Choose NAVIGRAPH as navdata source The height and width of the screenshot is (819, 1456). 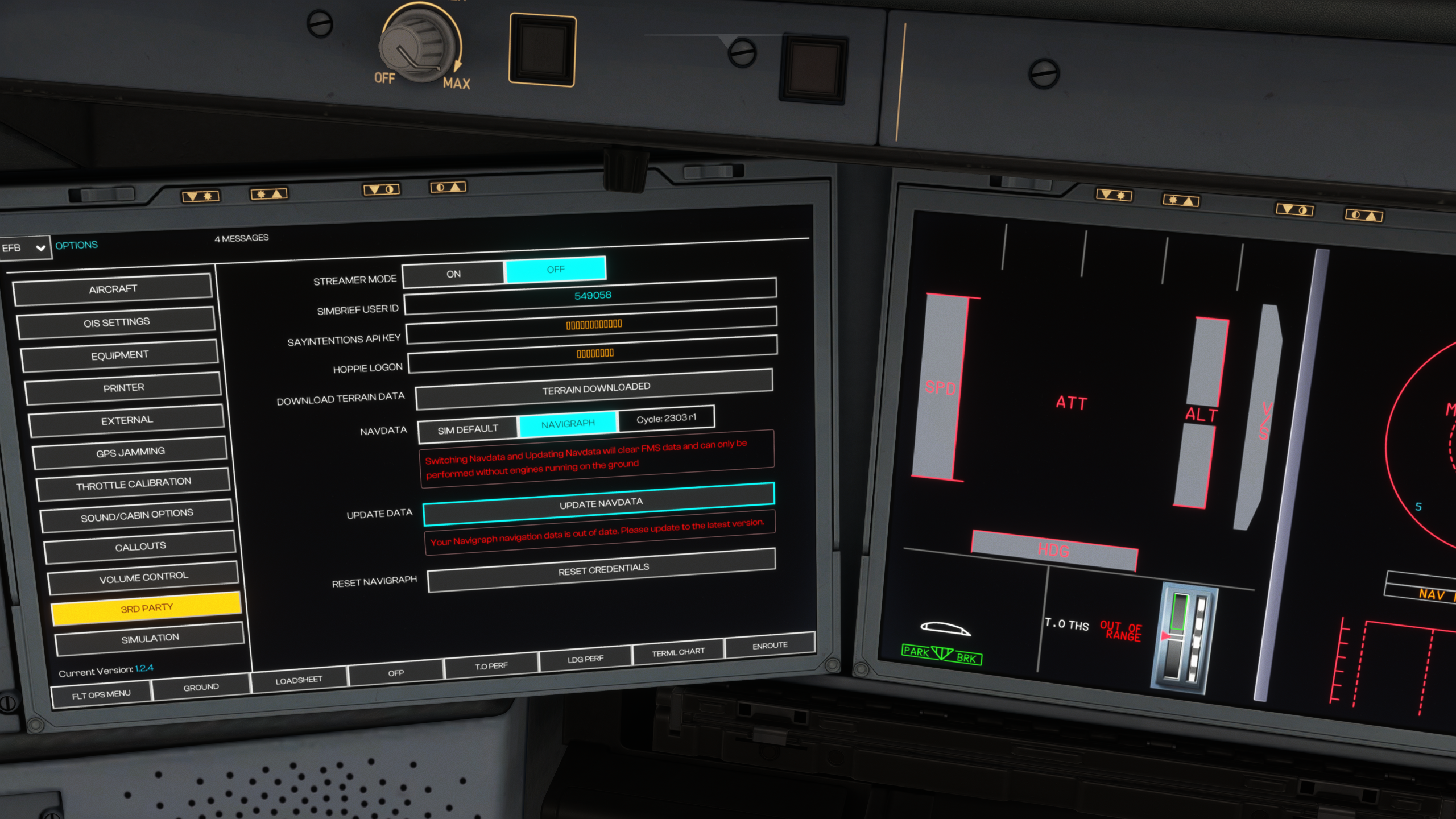tap(568, 424)
